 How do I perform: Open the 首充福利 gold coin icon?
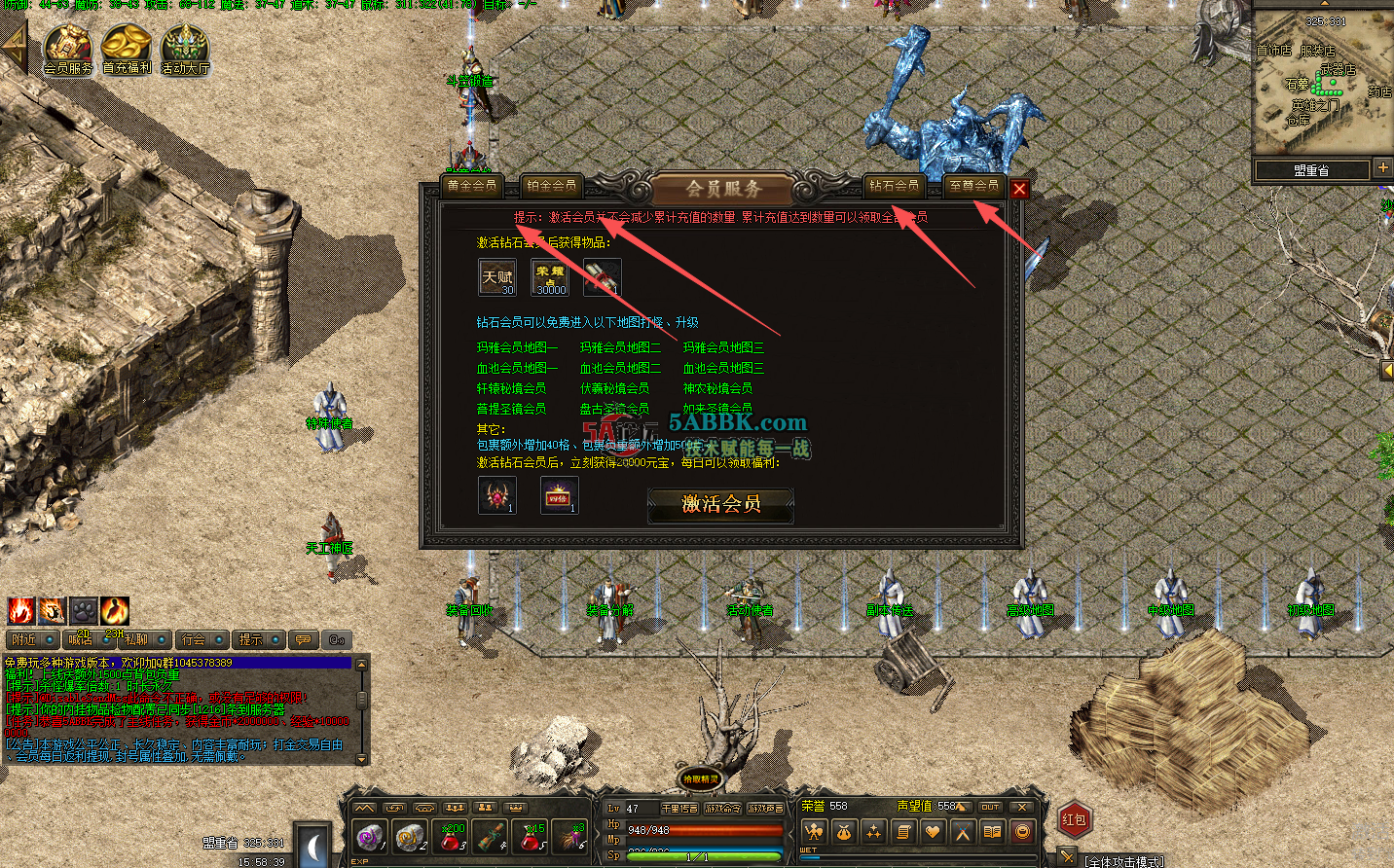125,46
